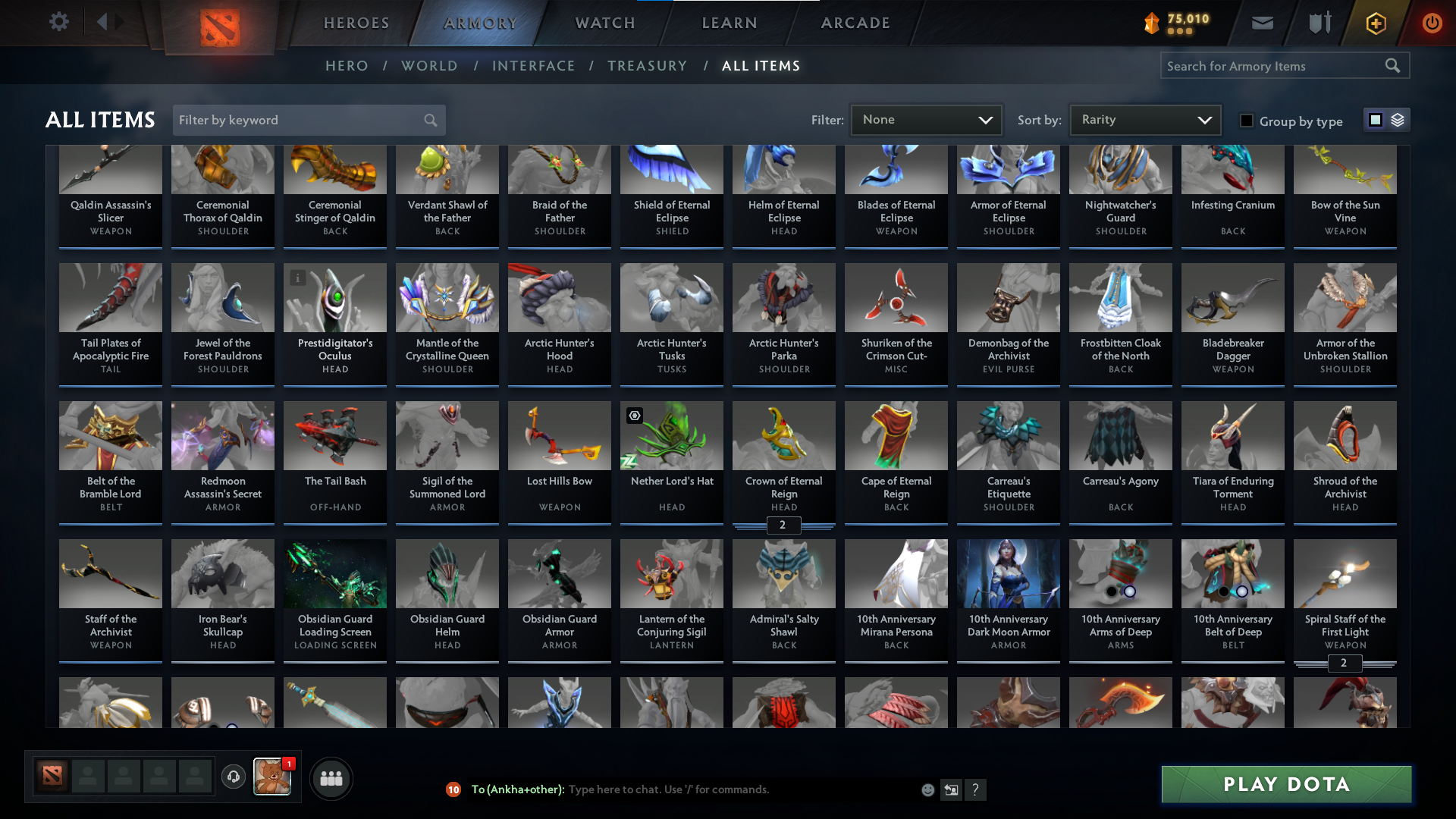The width and height of the screenshot is (1456, 819).
Task: Open the Filter None dropdown
Action: click(926, 119)
